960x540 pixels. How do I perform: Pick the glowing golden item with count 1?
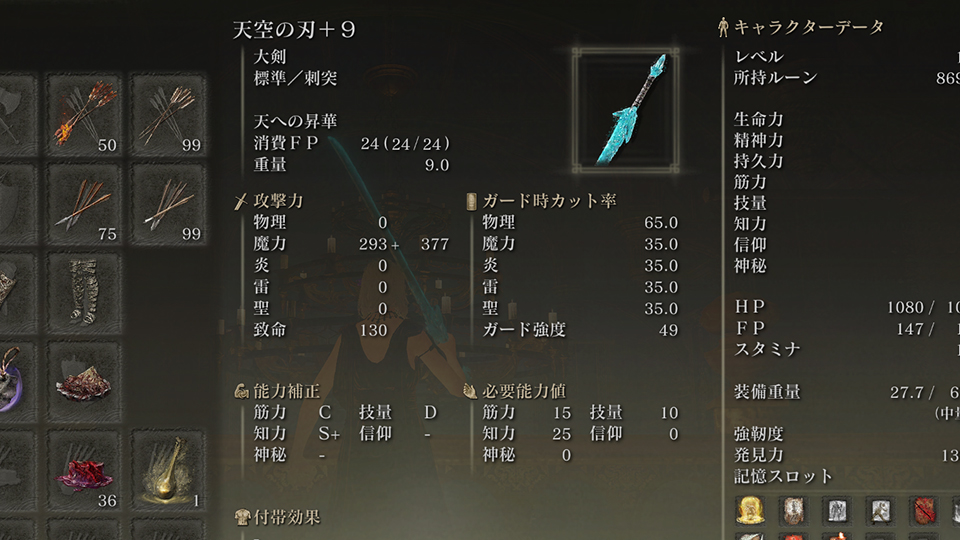tap(168, 470)
